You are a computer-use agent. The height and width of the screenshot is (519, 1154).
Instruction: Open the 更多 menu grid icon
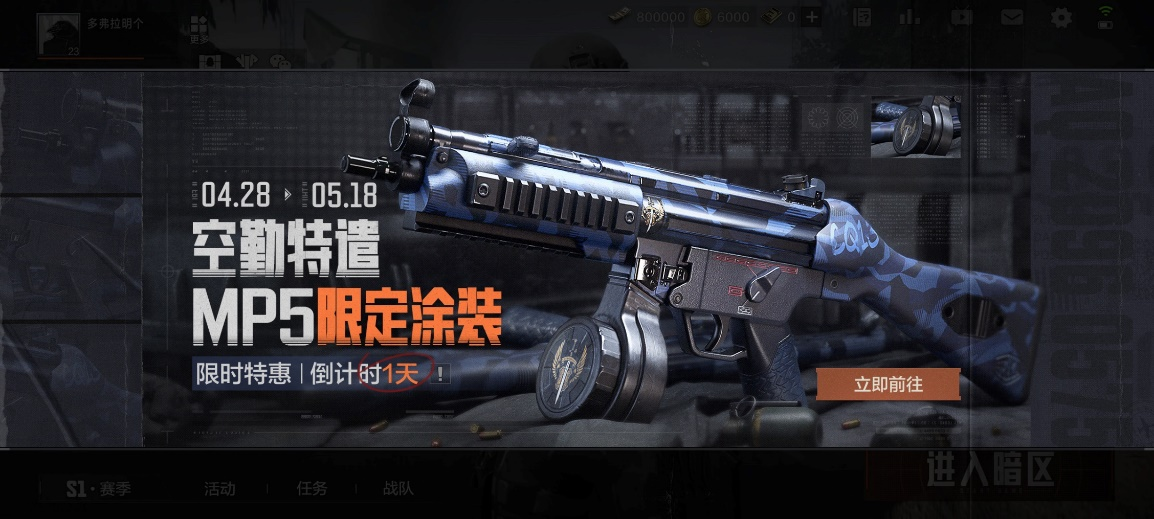200,28
